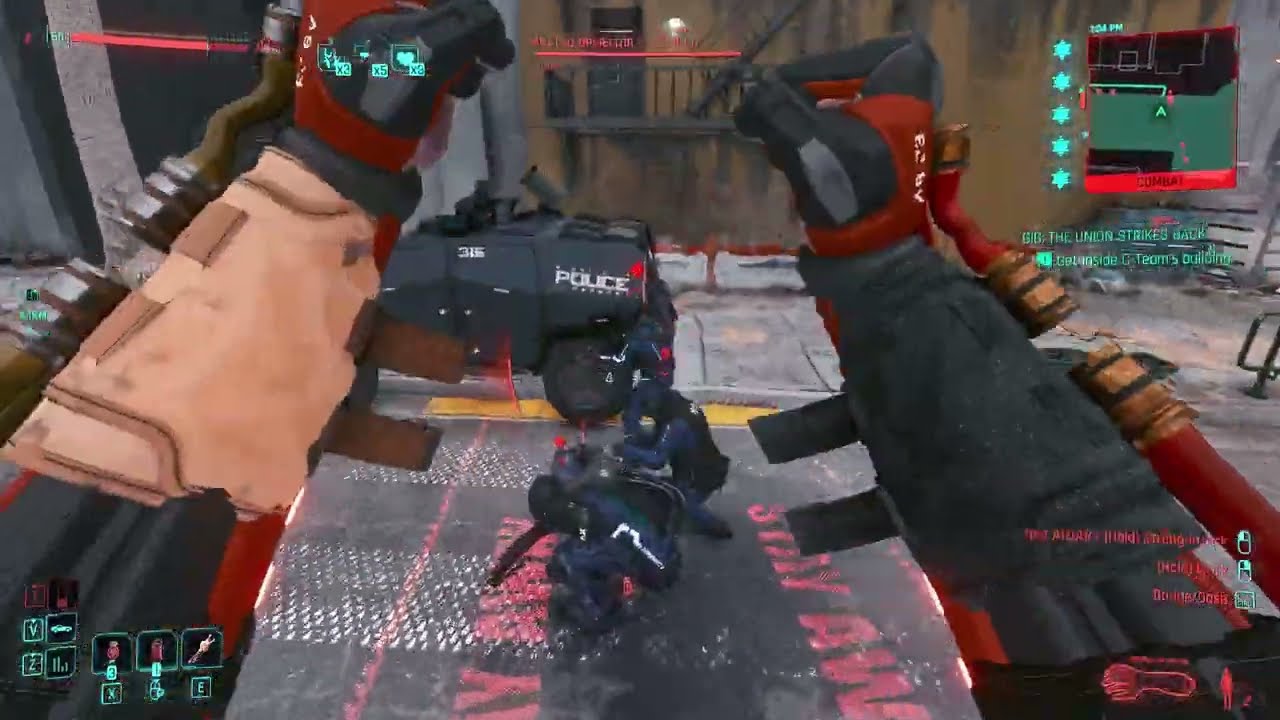
Task: Toggle the objective checkbox beside Get inside C-Team's building
Action: (1046, 259)
